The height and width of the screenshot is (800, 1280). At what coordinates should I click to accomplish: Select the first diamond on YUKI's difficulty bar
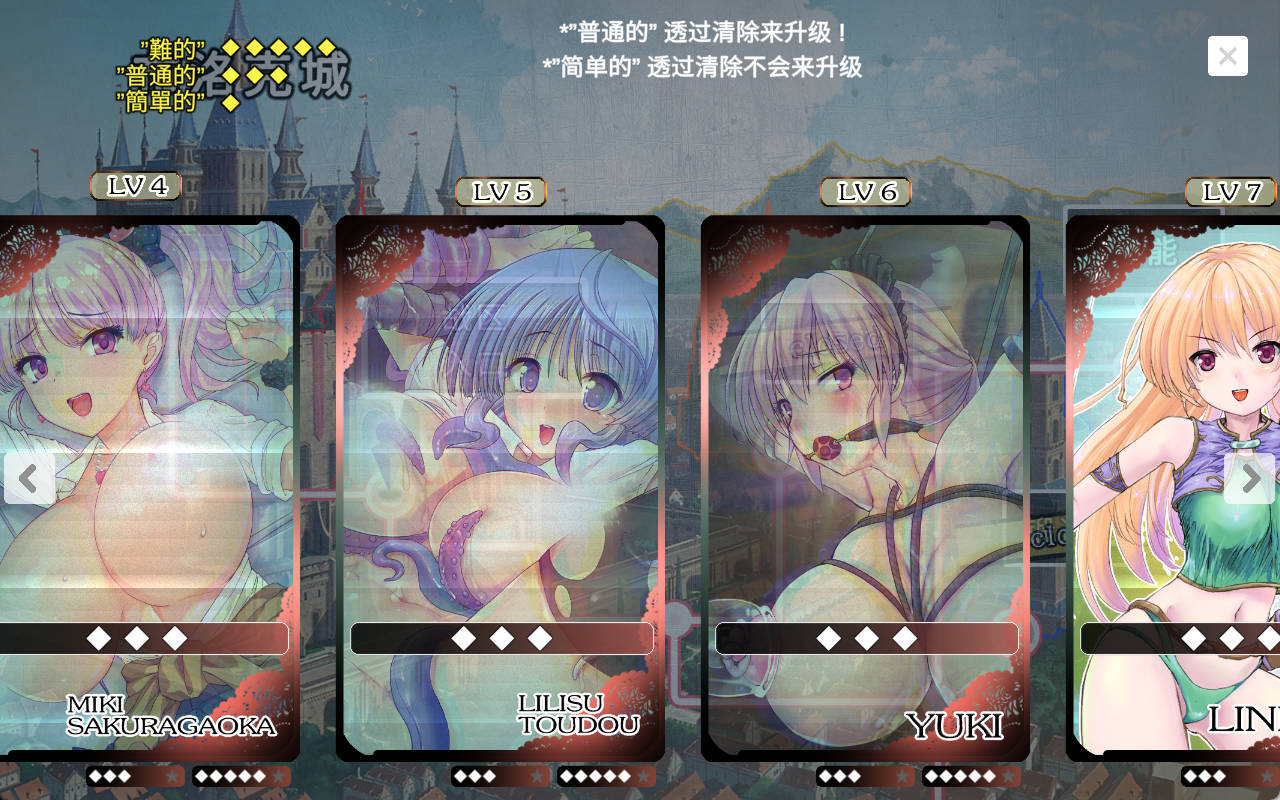828,638
